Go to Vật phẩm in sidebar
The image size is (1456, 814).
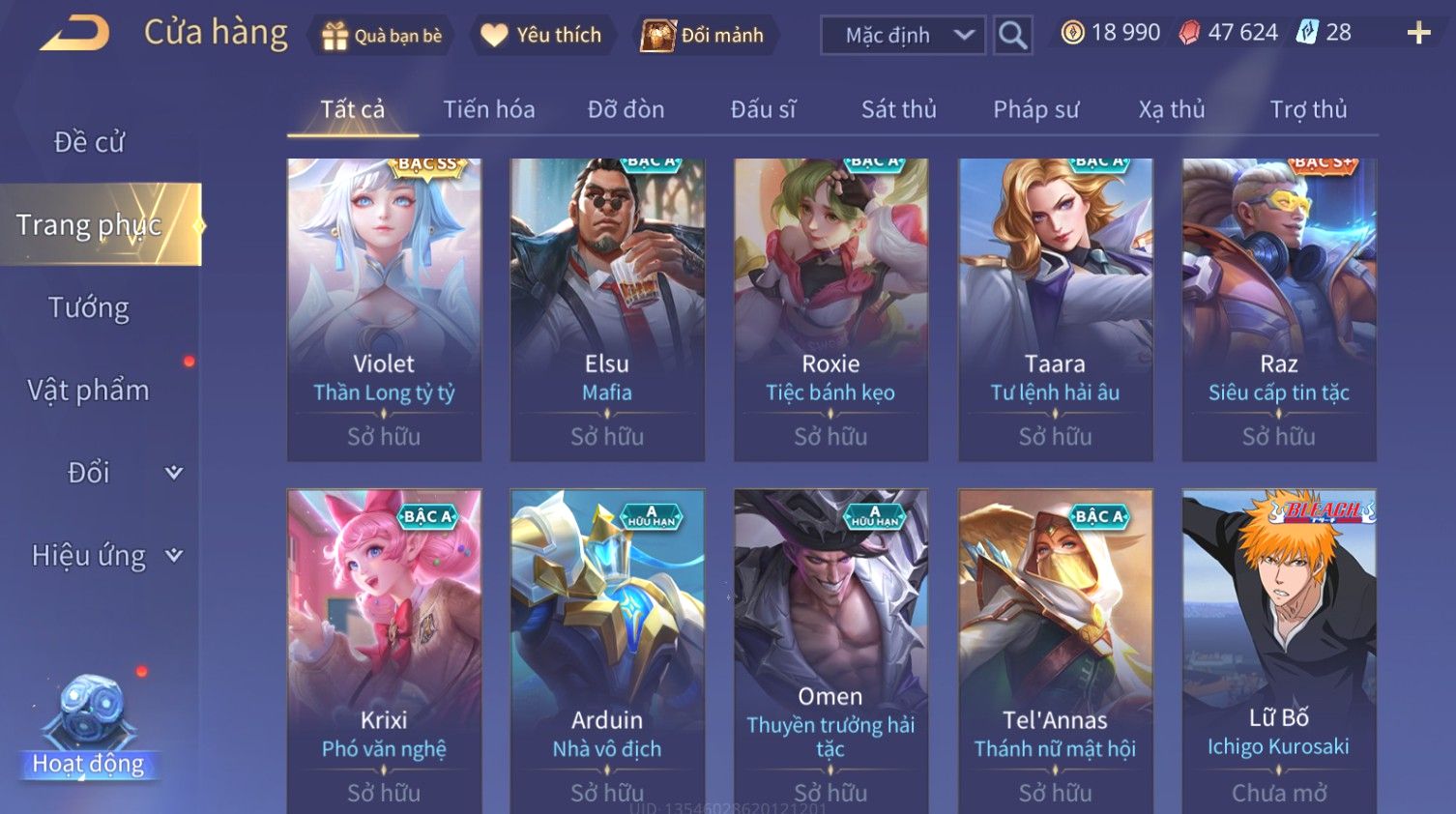[x=89, y=390]
